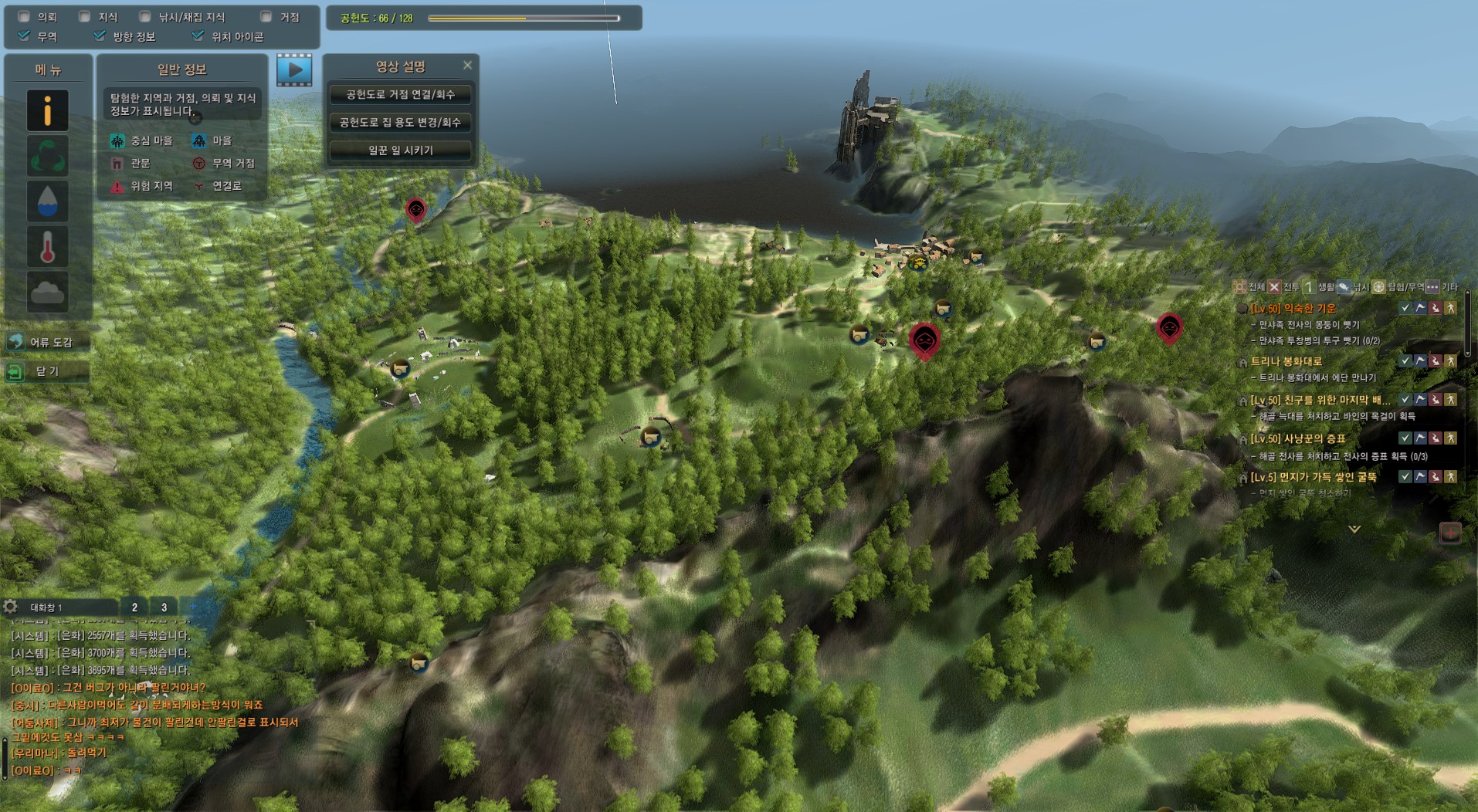
Task: Choose 공헌도로 거점 연결/회수 video
Action: click(400, 95)
